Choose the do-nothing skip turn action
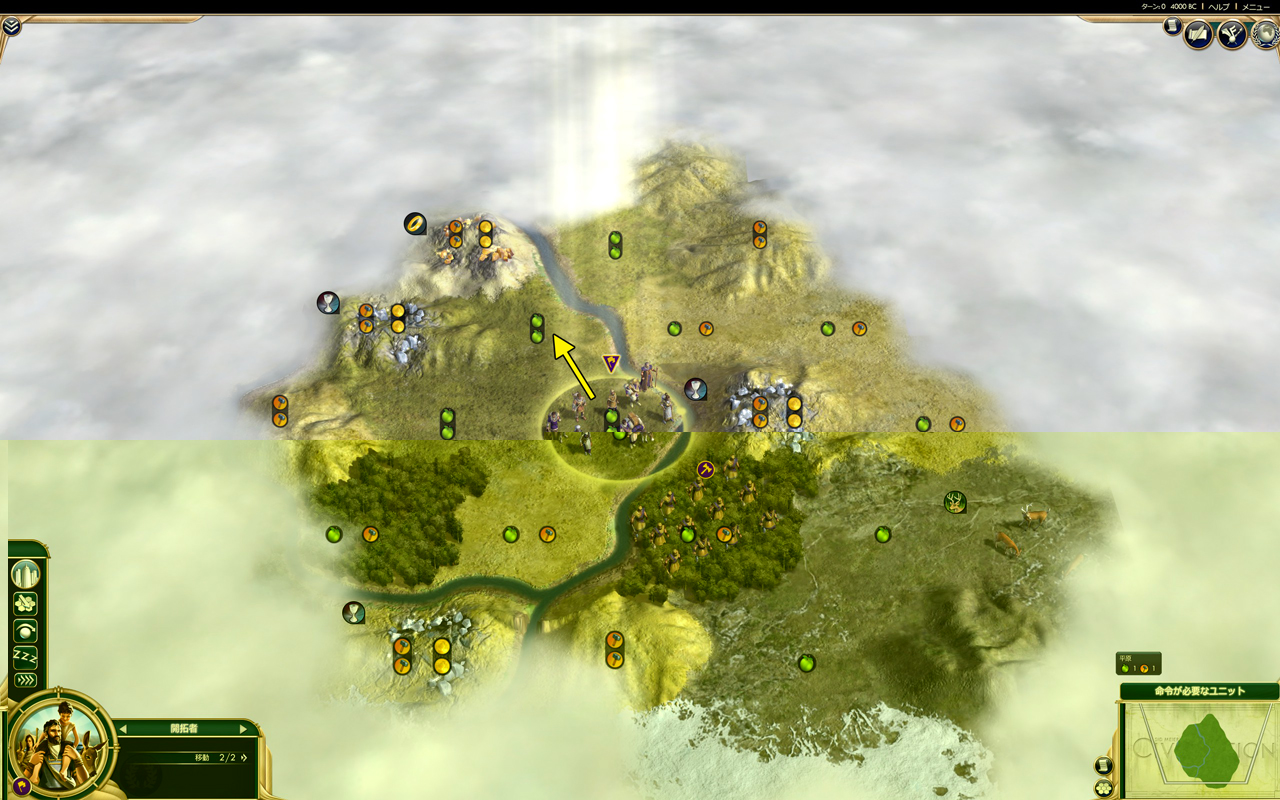The height and width of the screenshot is (800, 1280). pos(25,631)
